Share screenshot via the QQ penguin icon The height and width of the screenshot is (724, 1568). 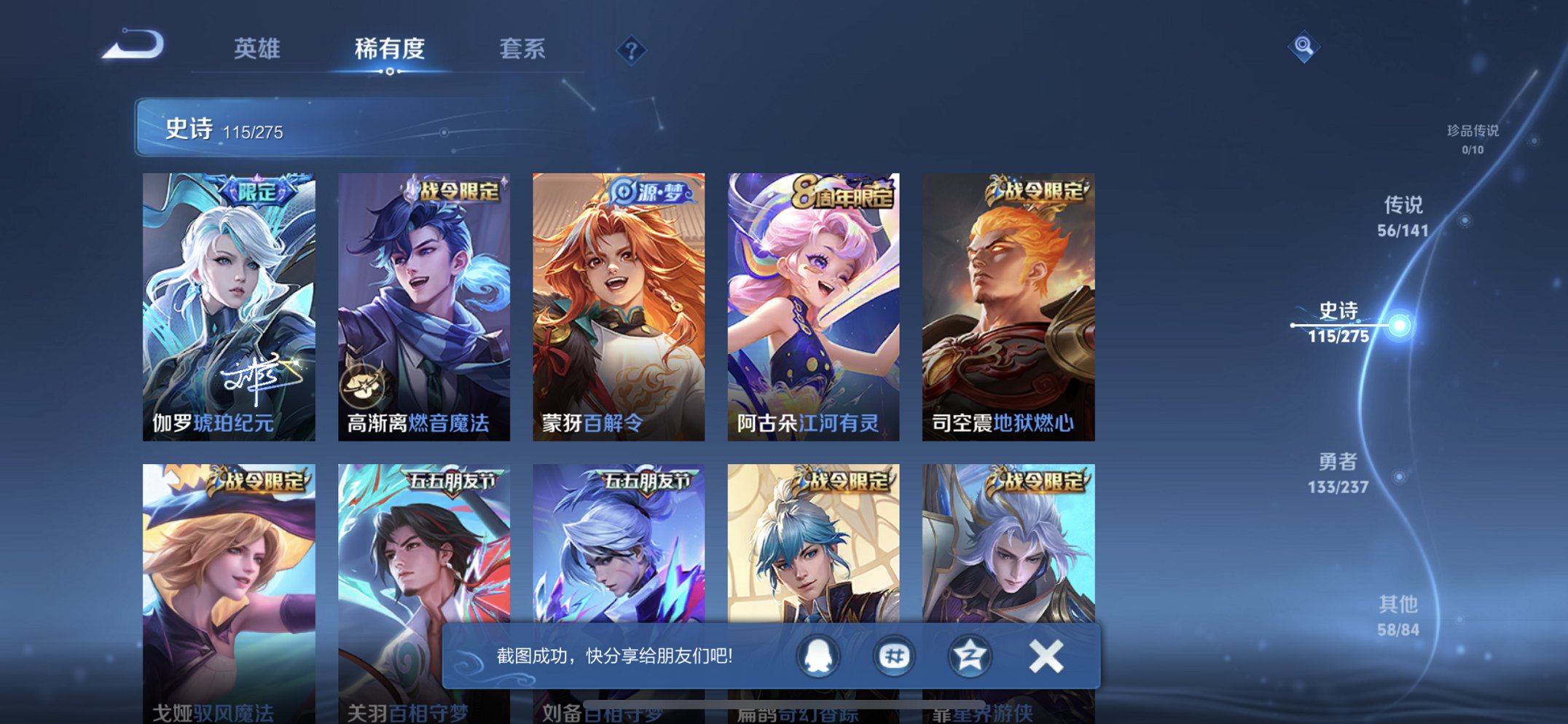point(818,655)
